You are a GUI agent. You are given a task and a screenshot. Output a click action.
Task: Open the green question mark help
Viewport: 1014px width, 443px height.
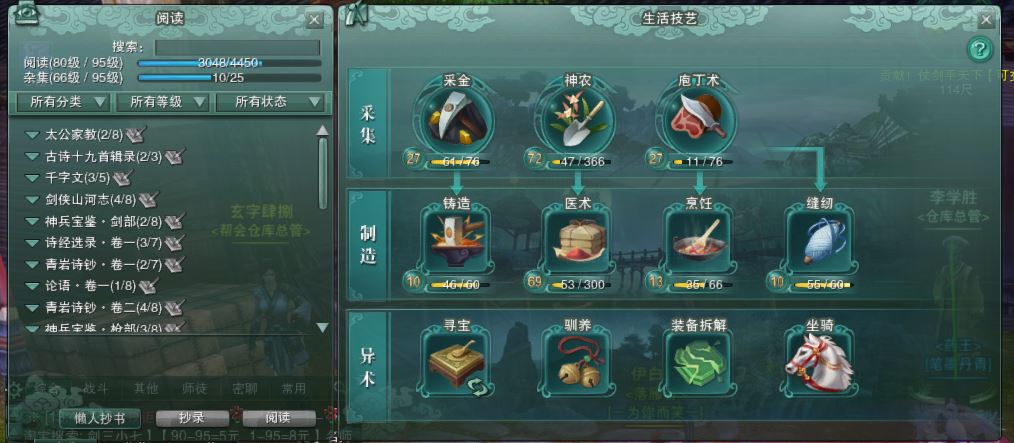pos(981,49)
